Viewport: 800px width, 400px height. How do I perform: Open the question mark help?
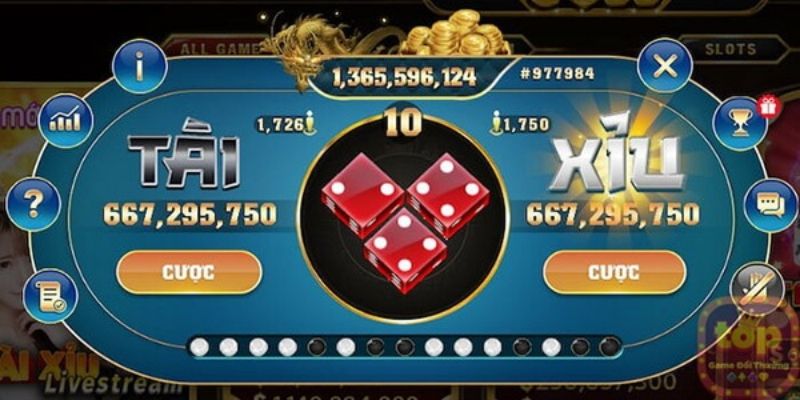click(33, 204)
